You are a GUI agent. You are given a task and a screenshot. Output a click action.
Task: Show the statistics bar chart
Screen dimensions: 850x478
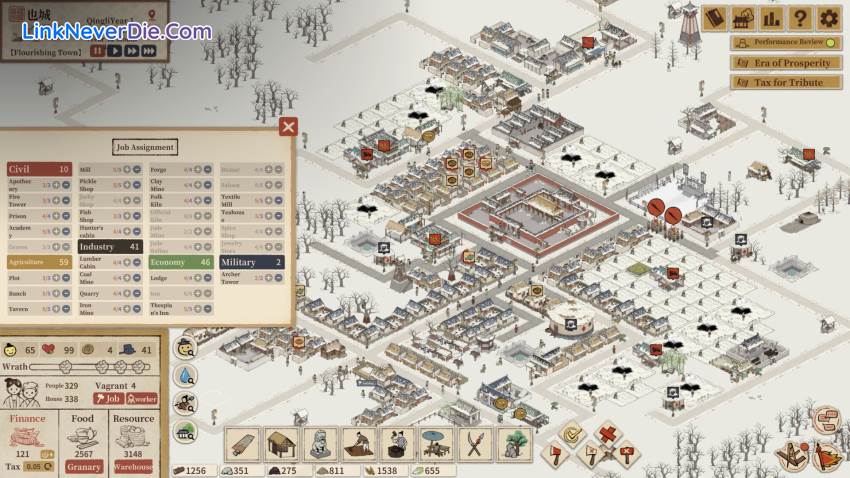tap(771, 18)
